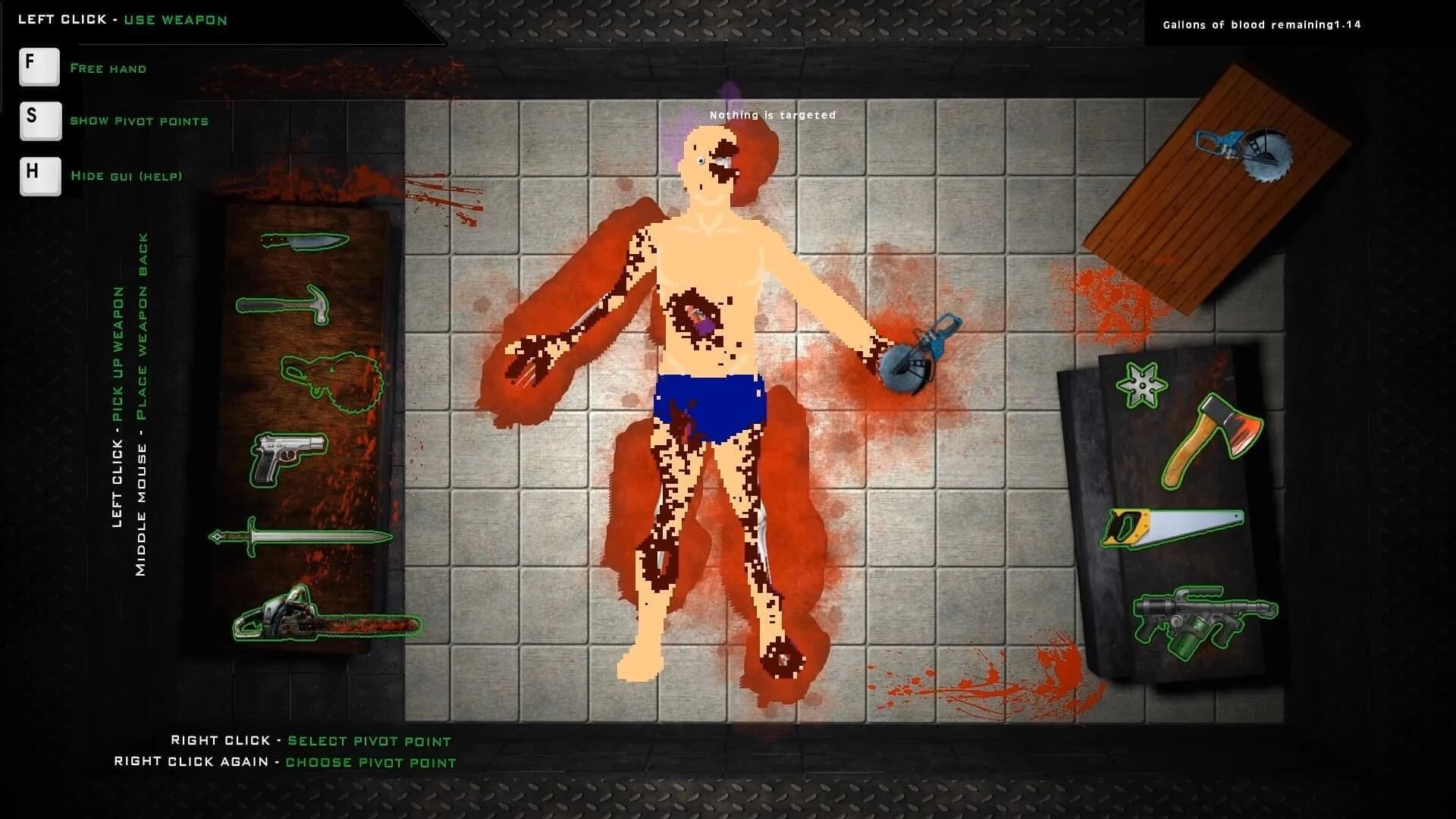Image resolution: width=1456 pixels, height=819 pixels.
Task: Click the gallons of blood remaining counter
Action: pos(1263,24)
